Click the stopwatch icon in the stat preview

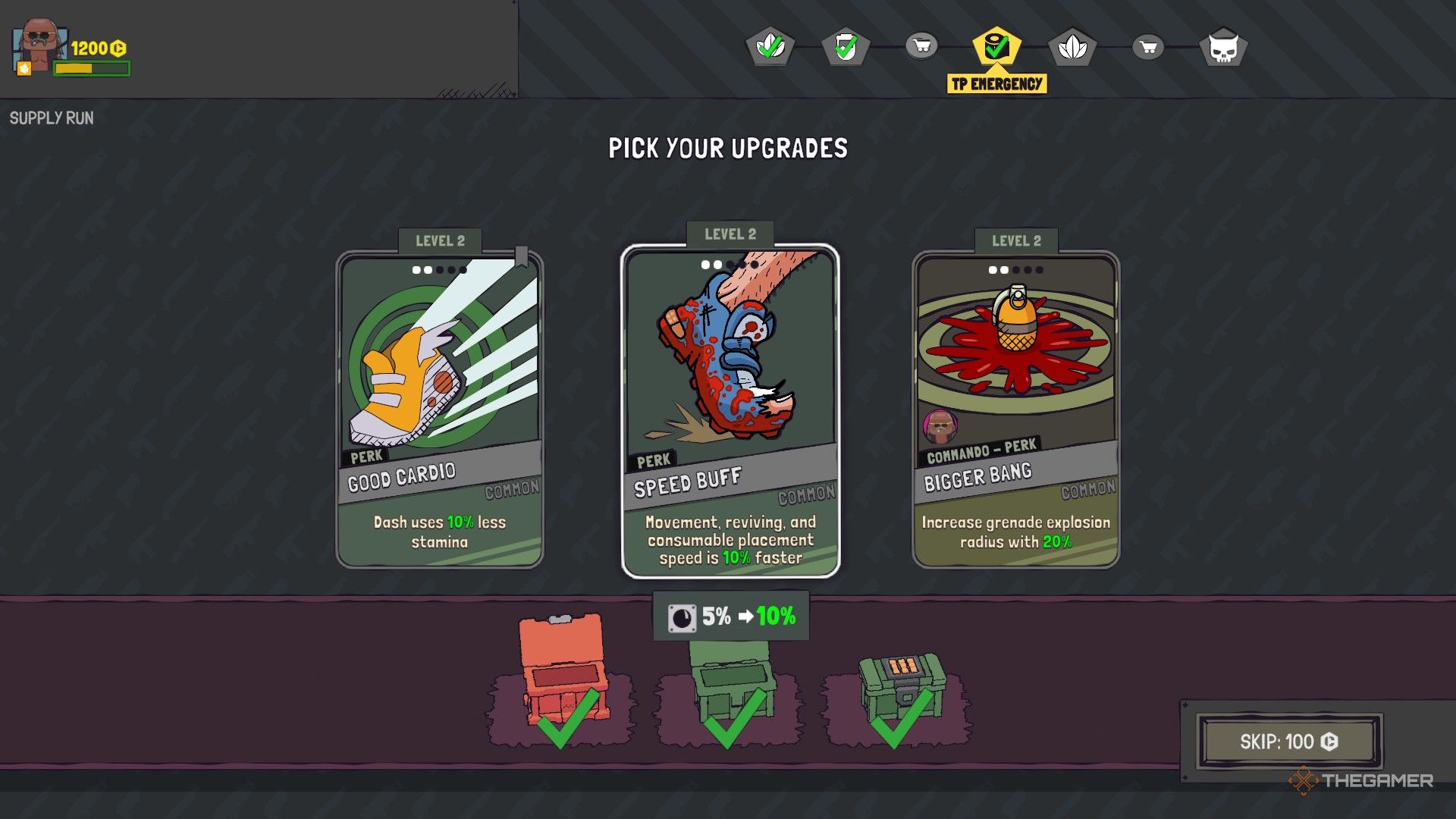pos(681,616)
